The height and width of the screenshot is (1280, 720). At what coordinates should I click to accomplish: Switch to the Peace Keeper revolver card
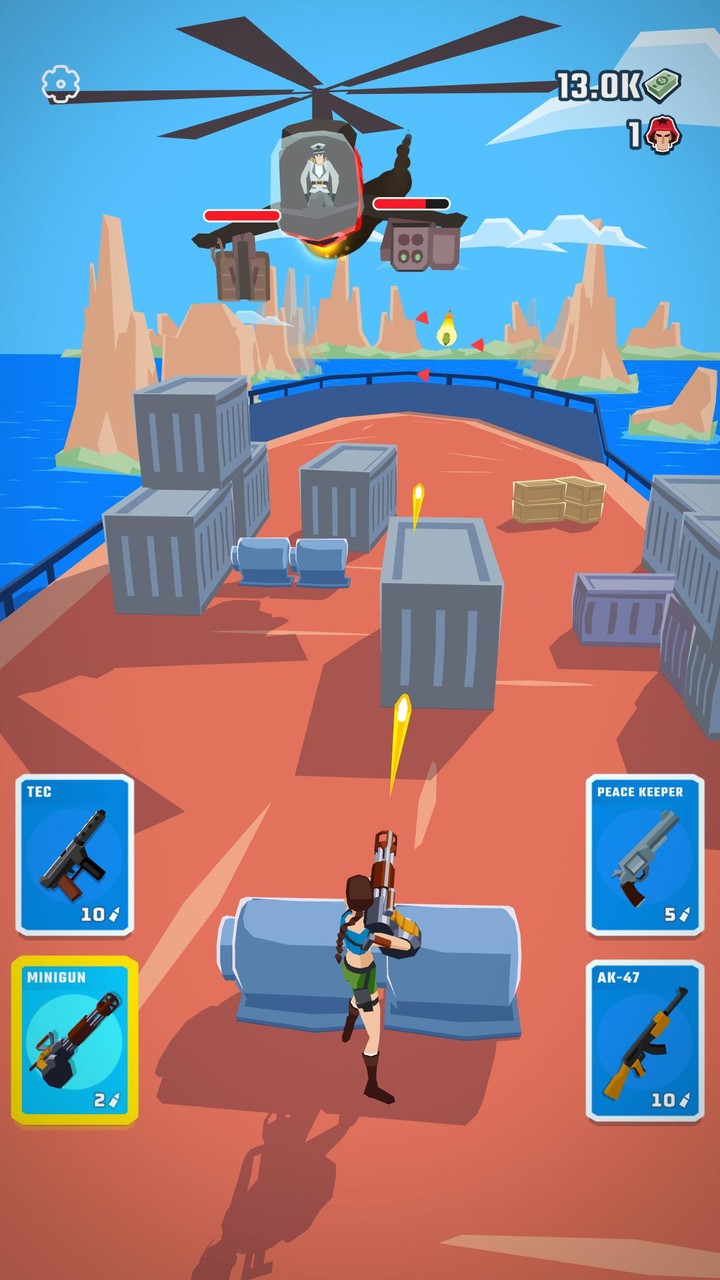[645, 855]
